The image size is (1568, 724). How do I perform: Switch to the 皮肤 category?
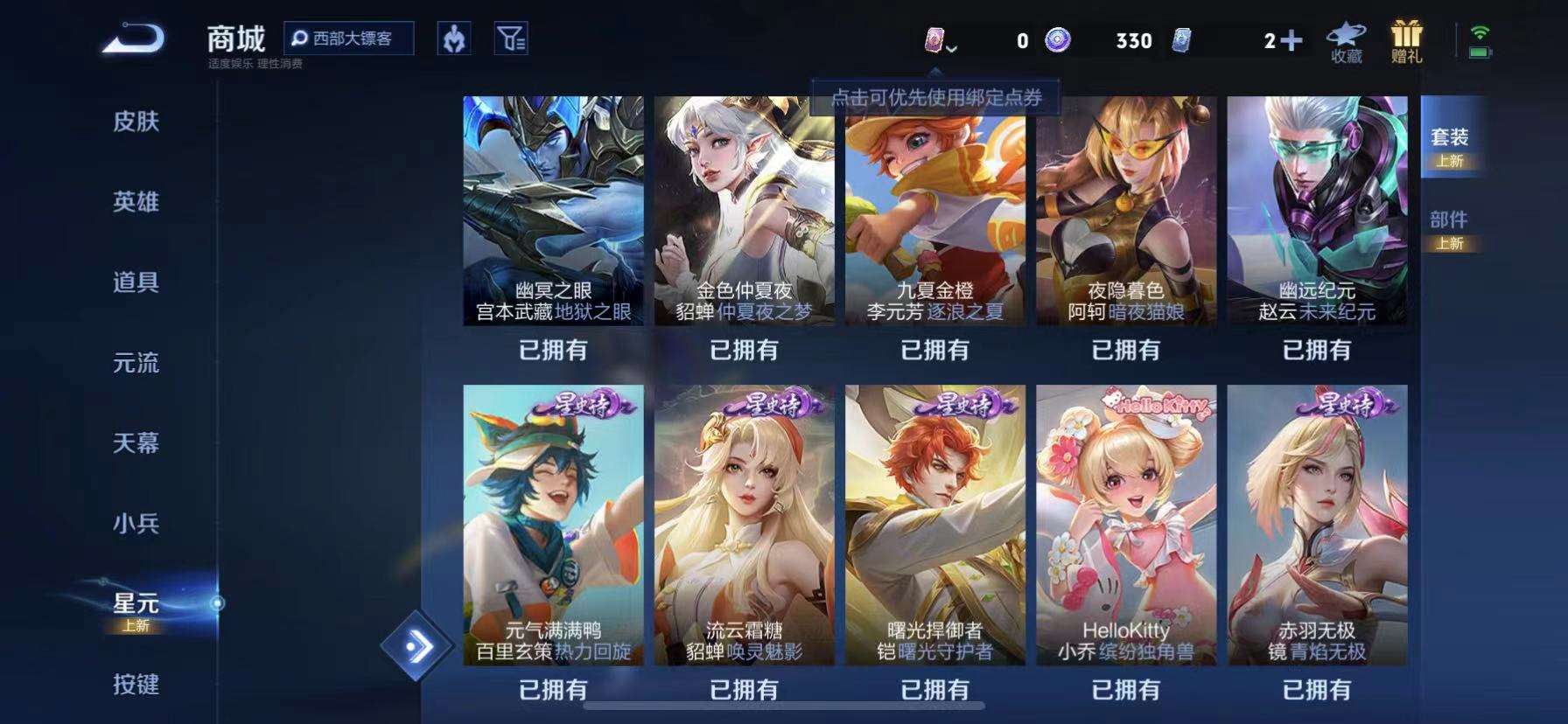[x=136, y=123]
